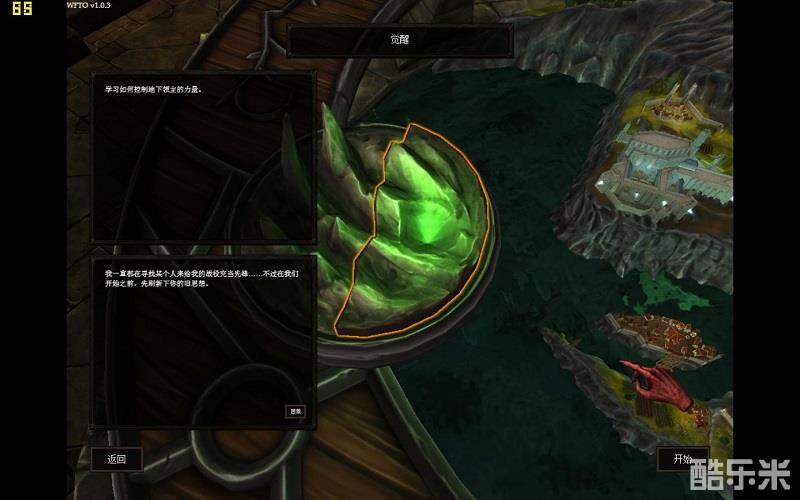The width and height of the screenshot is (800, 500).
Task: Start the level with the 开始 button
Action: tap(683, 459)
